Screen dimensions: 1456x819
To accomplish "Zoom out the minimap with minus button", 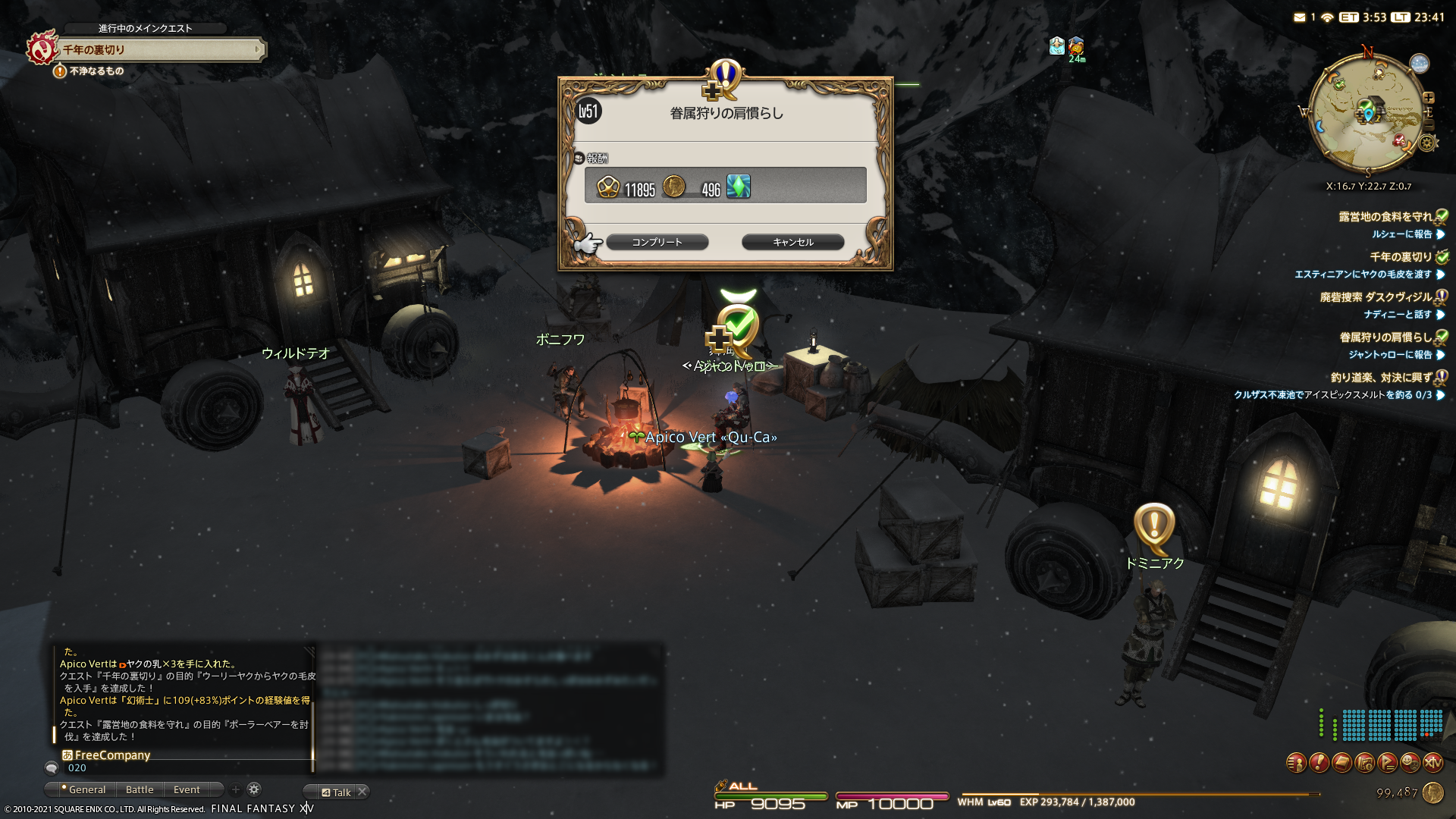I will [x=1429, y=125].
